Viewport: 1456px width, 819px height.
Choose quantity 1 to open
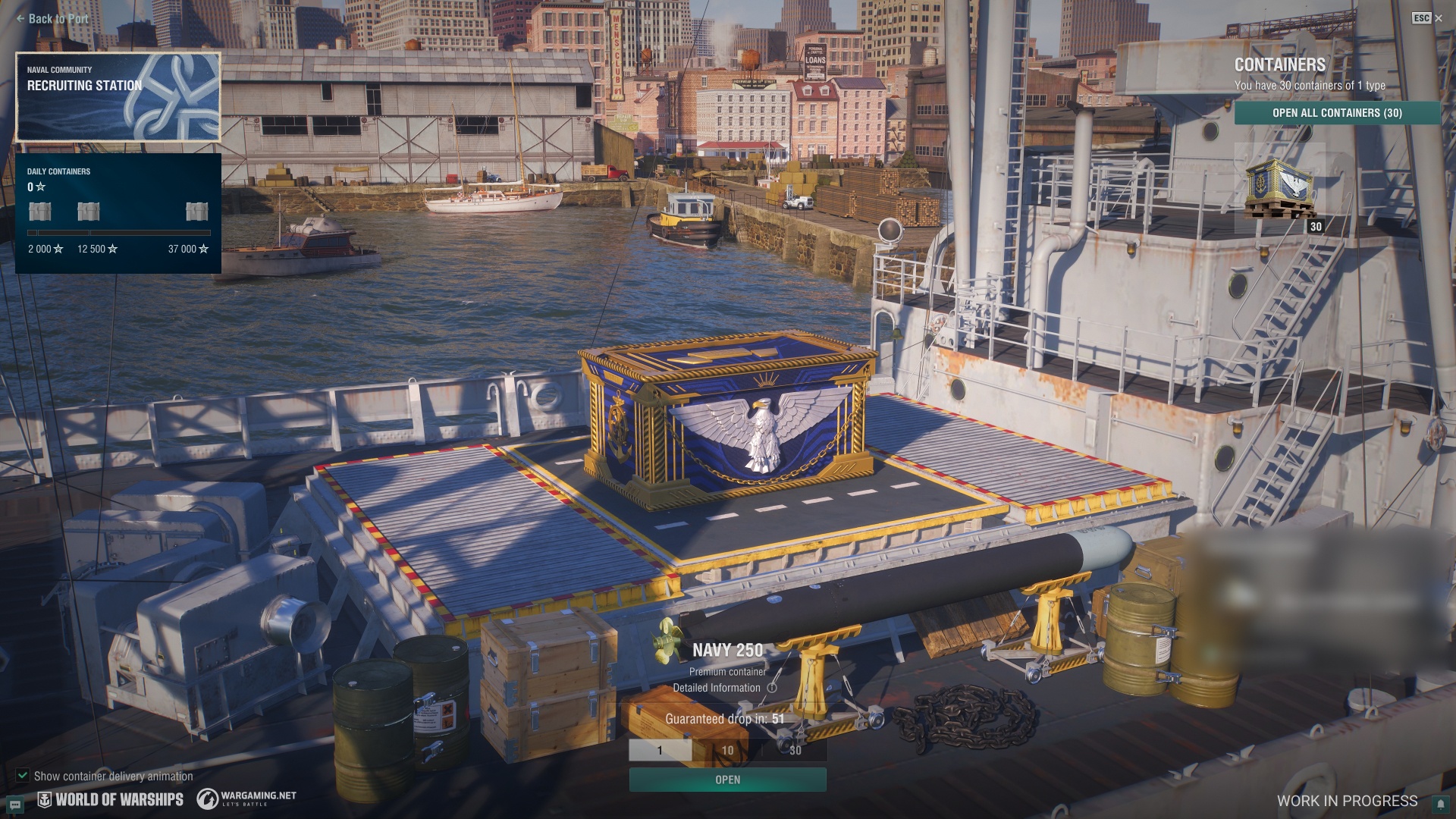point(660,750)
